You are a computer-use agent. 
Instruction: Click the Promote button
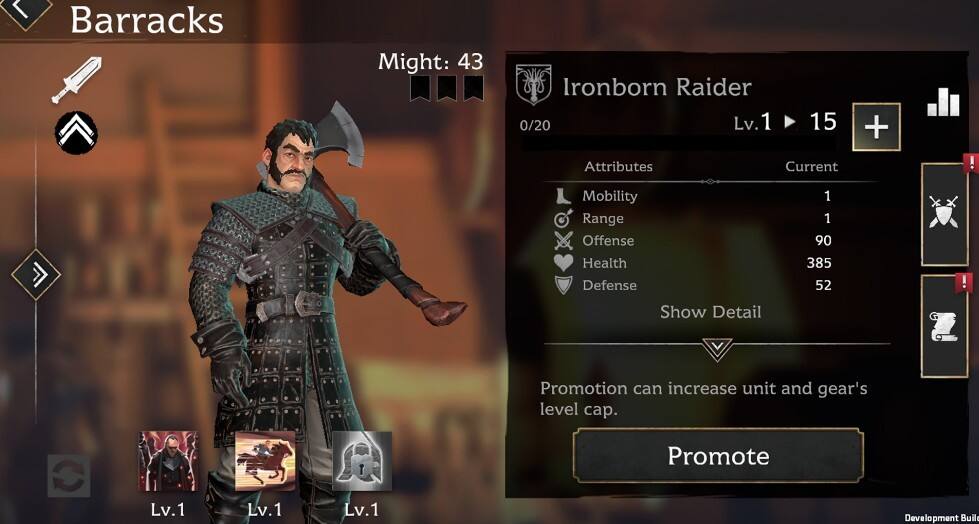[x=718, y=456]
